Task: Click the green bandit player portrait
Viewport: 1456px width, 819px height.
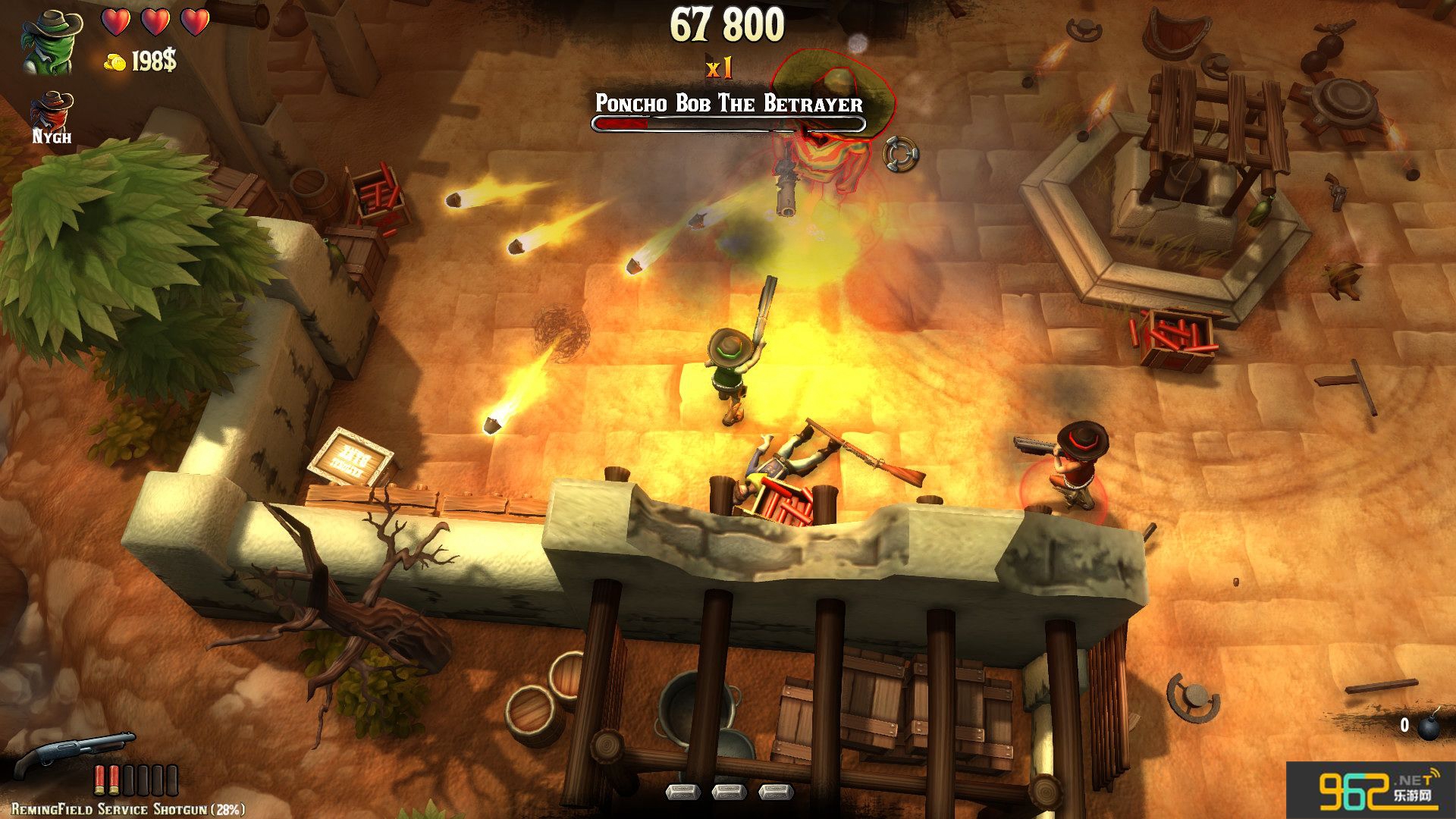Action: (46, 42)
